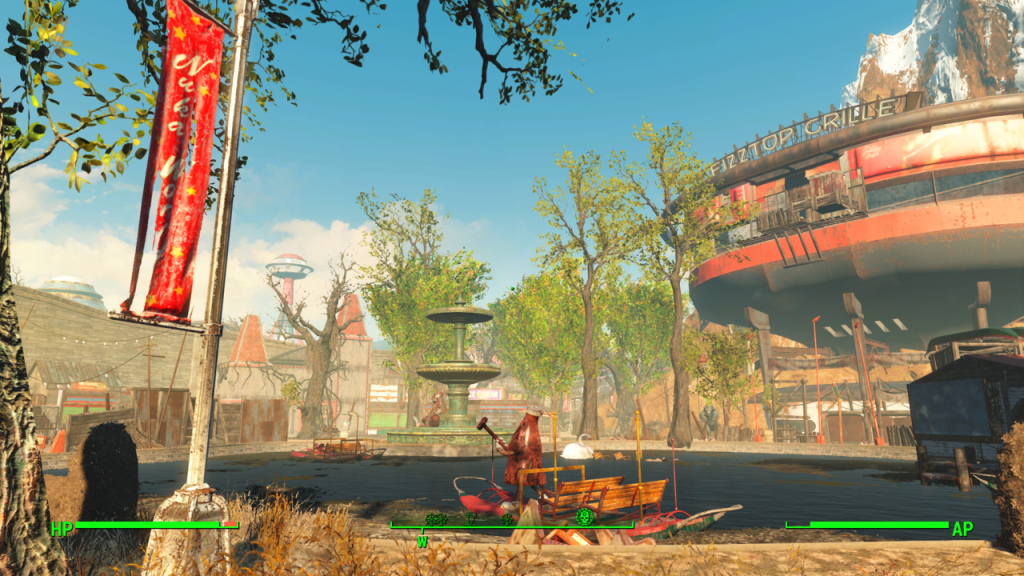Click the skull marker on the compass
The image size is (1024, 576).
(585, 516)
